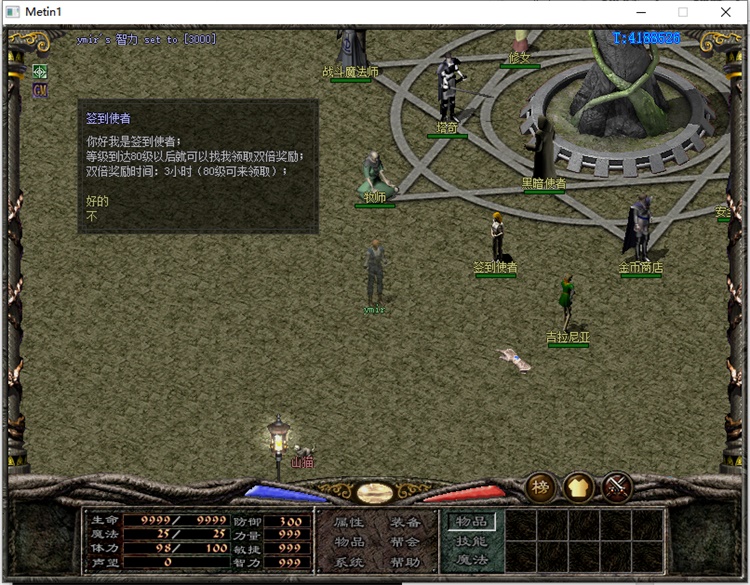Click the round crossed swords icon button
Screen dimensions: 750x585
[617, 487]
